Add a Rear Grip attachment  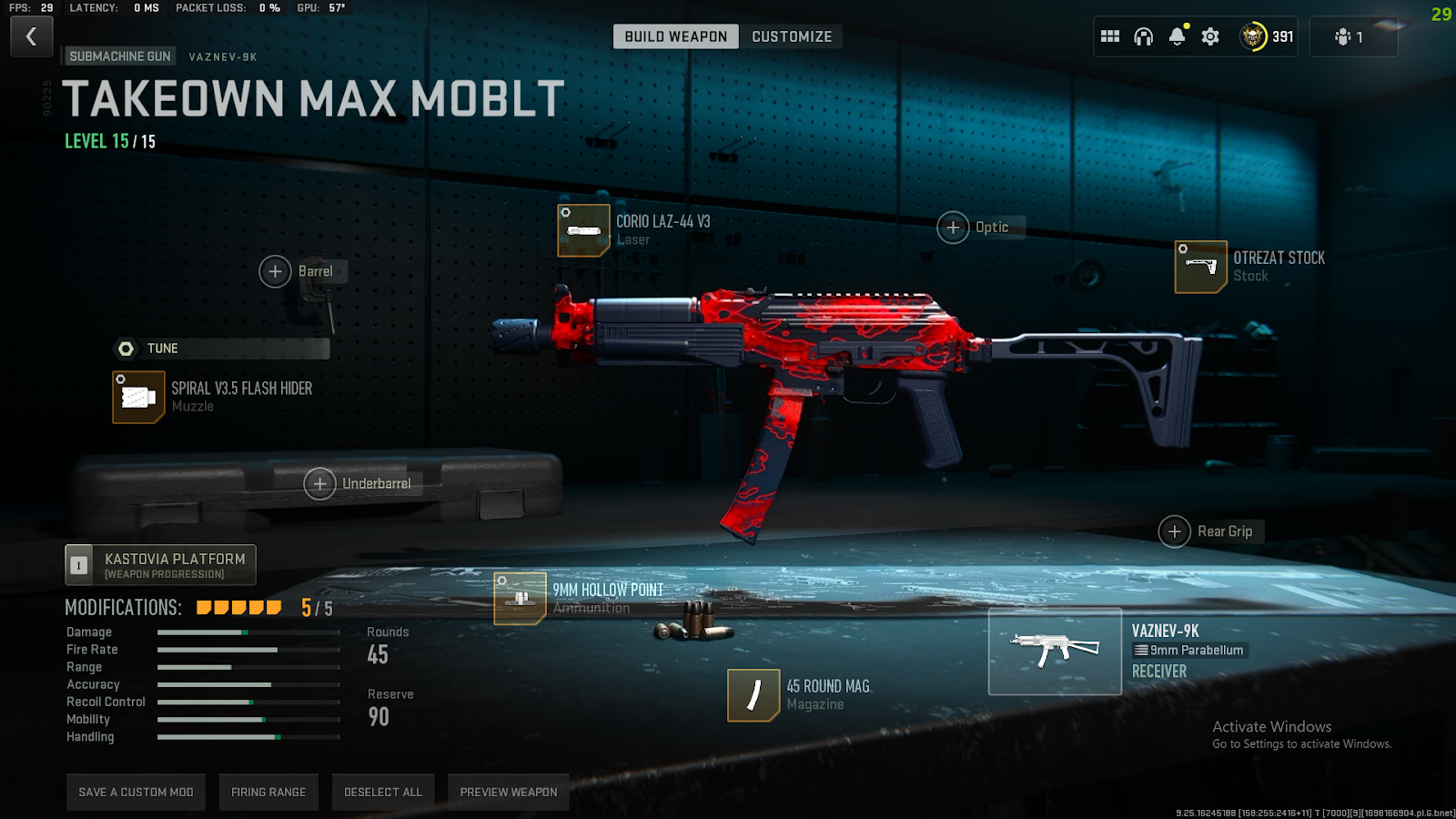(x=1175, y=531)
